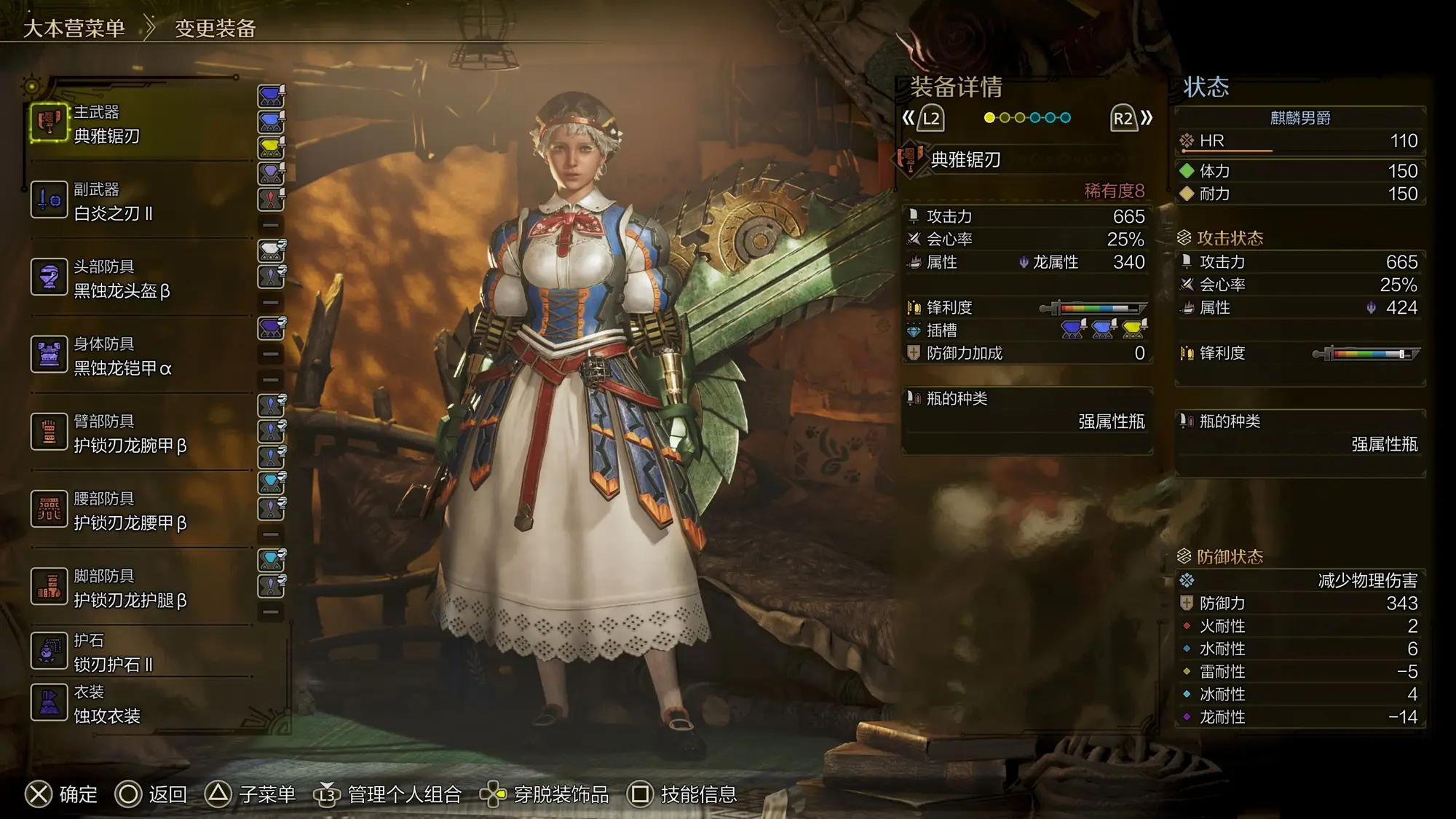Screen dimensions: 1456x819
Task: Click the 返回 back label
Action: (x=168, y=794)
